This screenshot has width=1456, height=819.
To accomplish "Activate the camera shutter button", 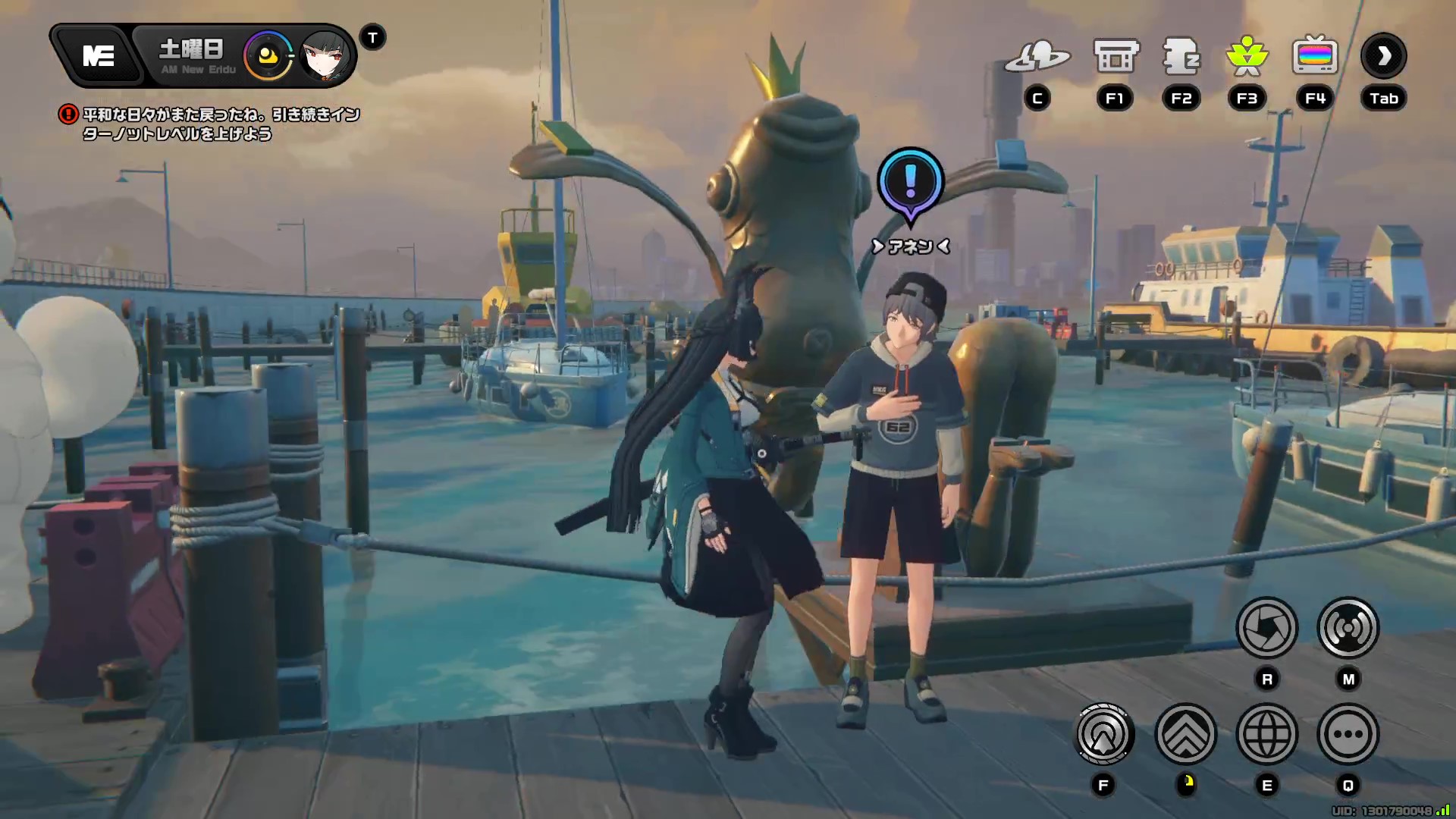I will coord(1266,628).
